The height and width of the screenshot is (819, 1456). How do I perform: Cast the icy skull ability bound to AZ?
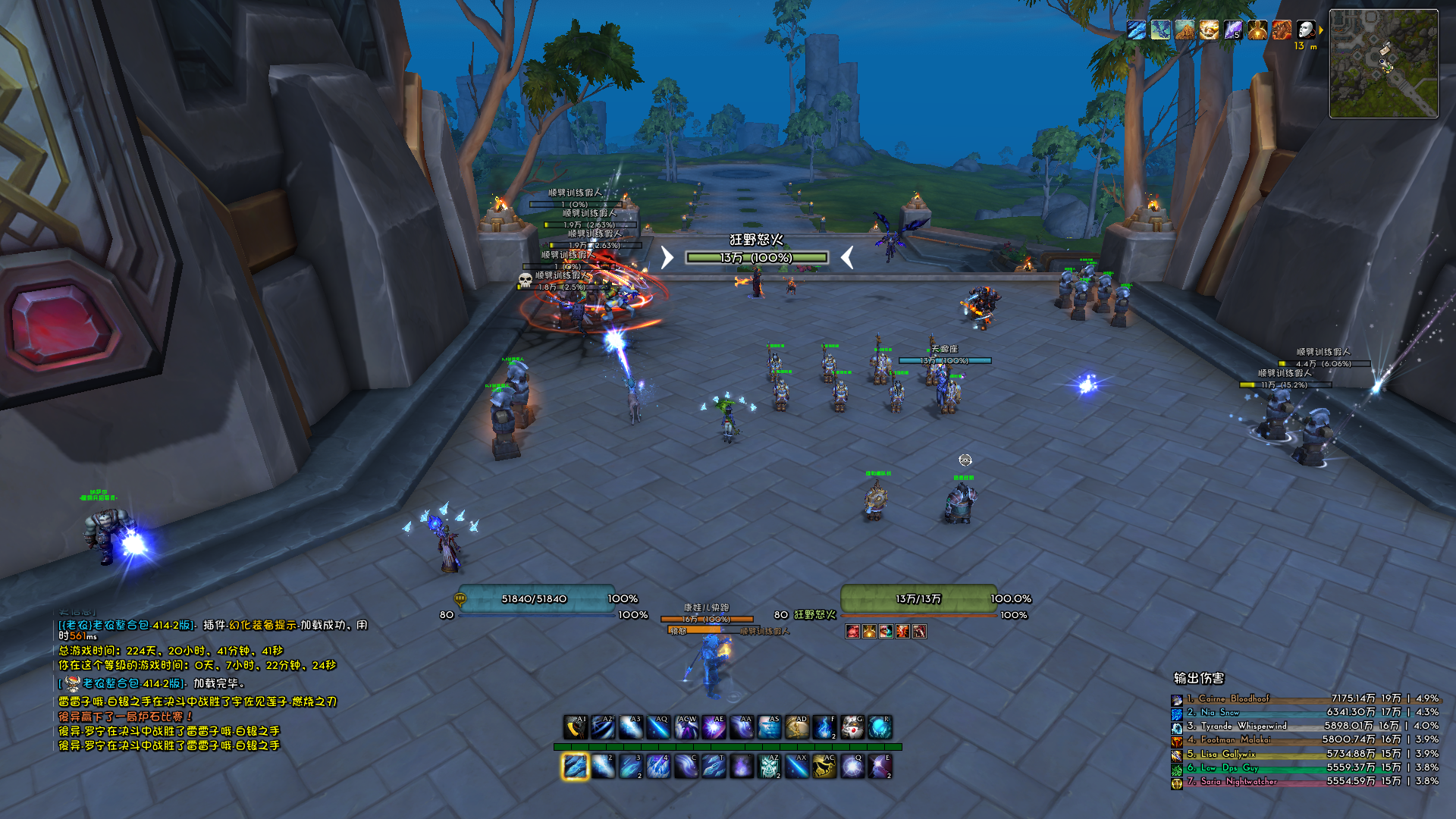[x=769, y=767]
